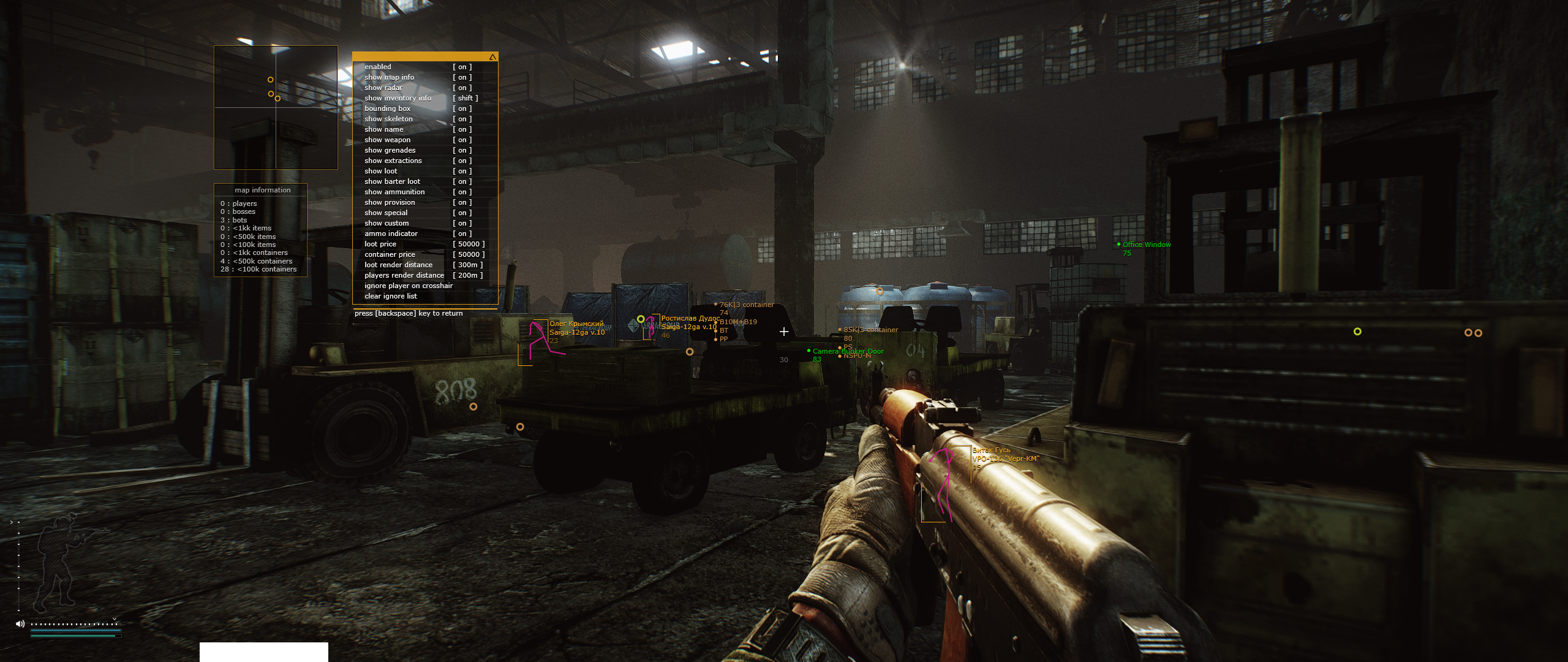Click the triangle icon on the menu header
This screenshot has height=662, width=1568.
click(492, 57)
